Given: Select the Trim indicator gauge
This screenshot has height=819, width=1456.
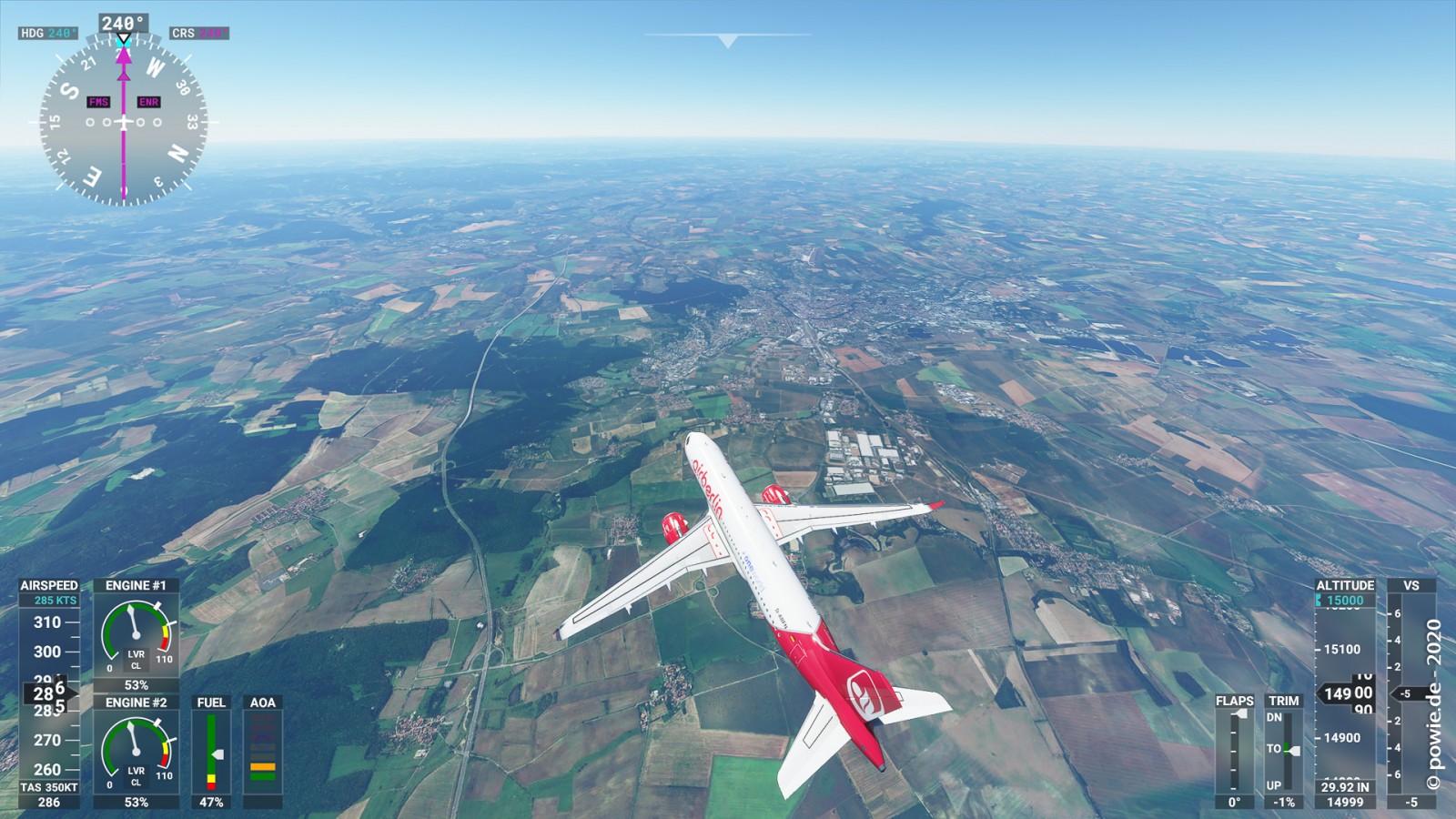Looking at the screenshot, I should tap(1283, 751).
